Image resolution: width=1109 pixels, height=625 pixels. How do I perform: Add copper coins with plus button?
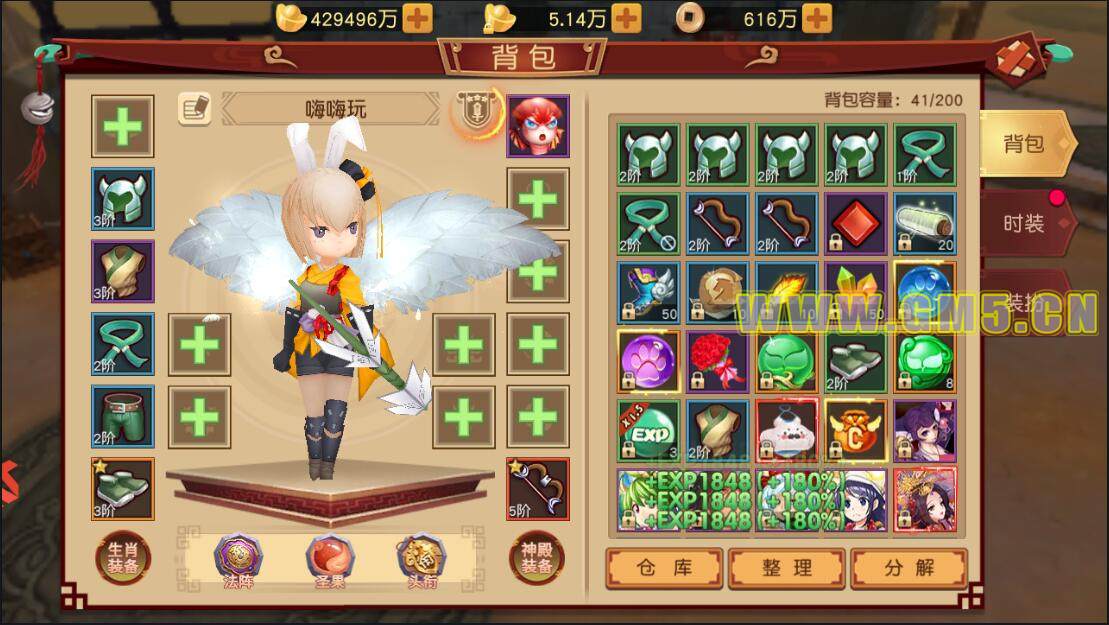(816, 18)
